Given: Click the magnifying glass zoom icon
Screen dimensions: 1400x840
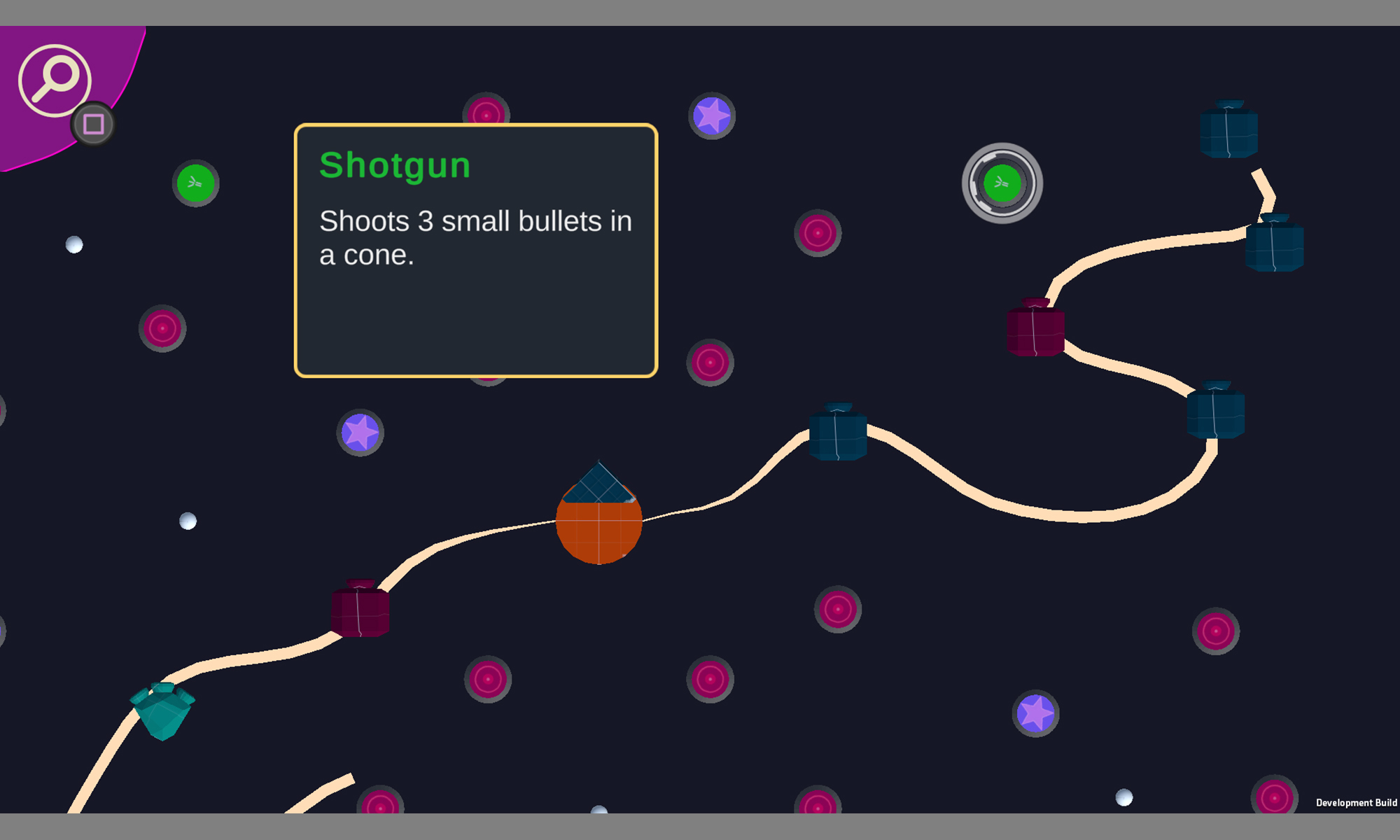Looking at the screenshot, I should (x=55, y=80).
